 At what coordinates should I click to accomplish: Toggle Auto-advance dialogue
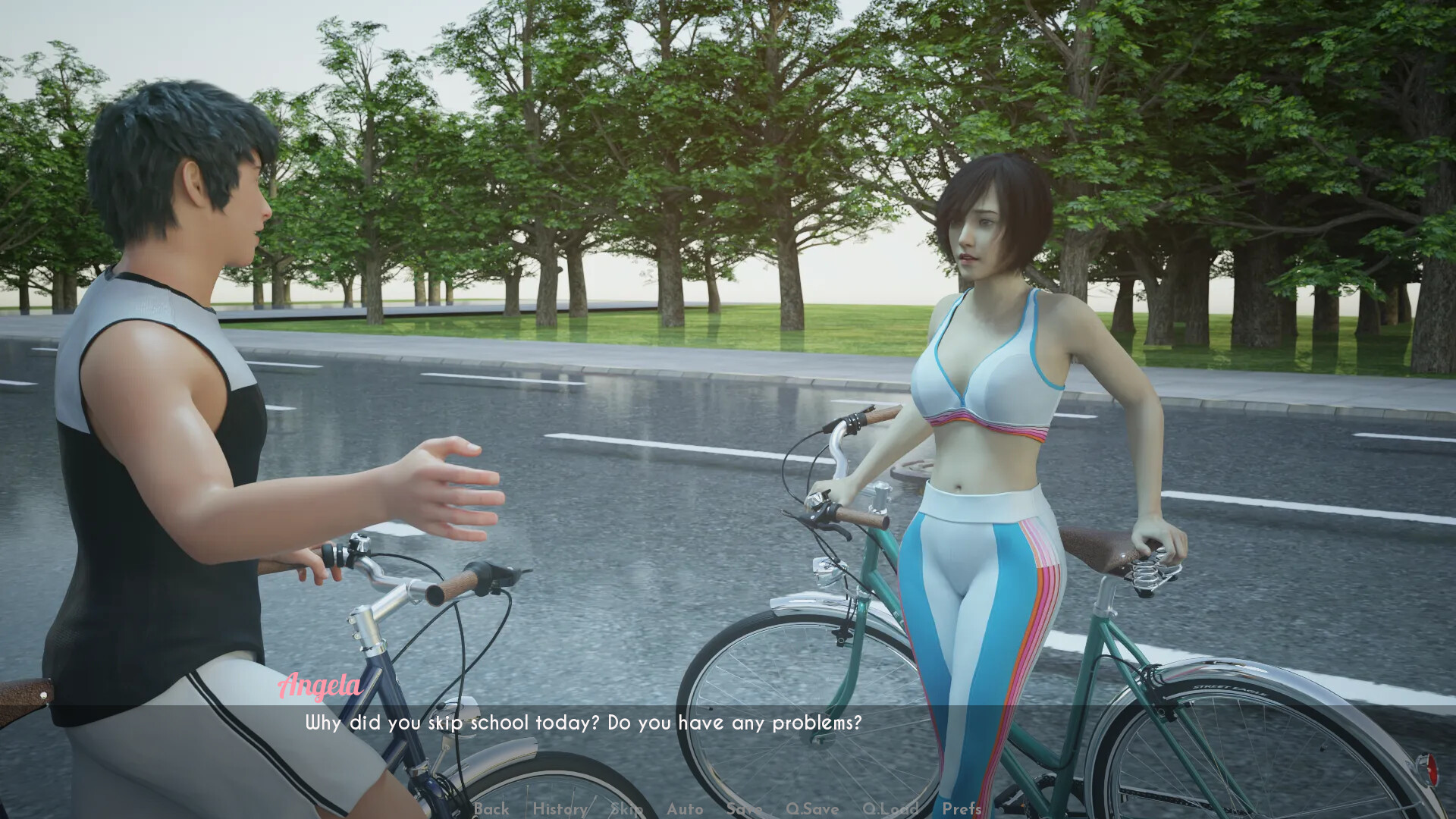pyautogui.click(x=685, y=808)
